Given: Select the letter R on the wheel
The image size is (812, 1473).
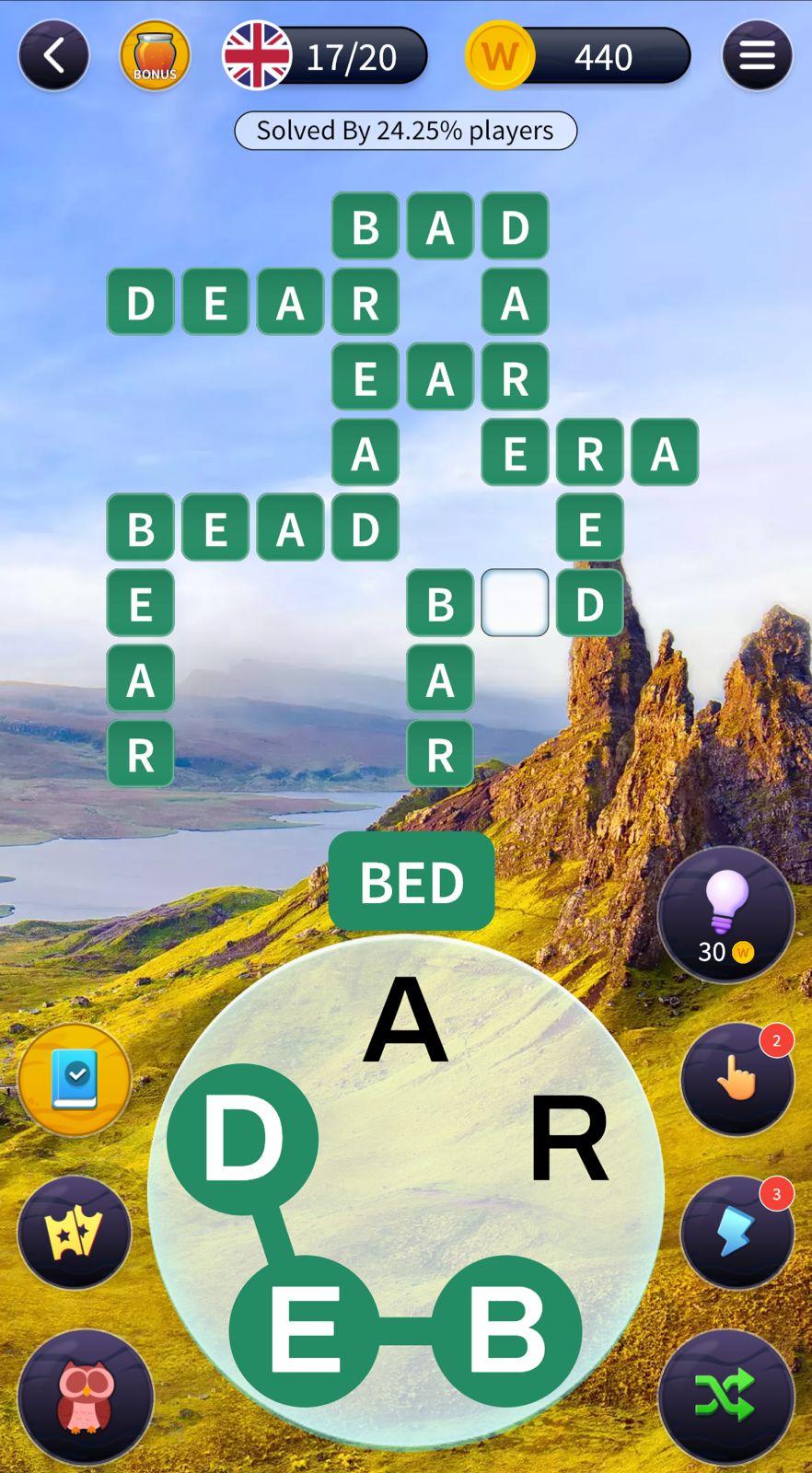Looking at the screenshot, I should click(568, 1140).
